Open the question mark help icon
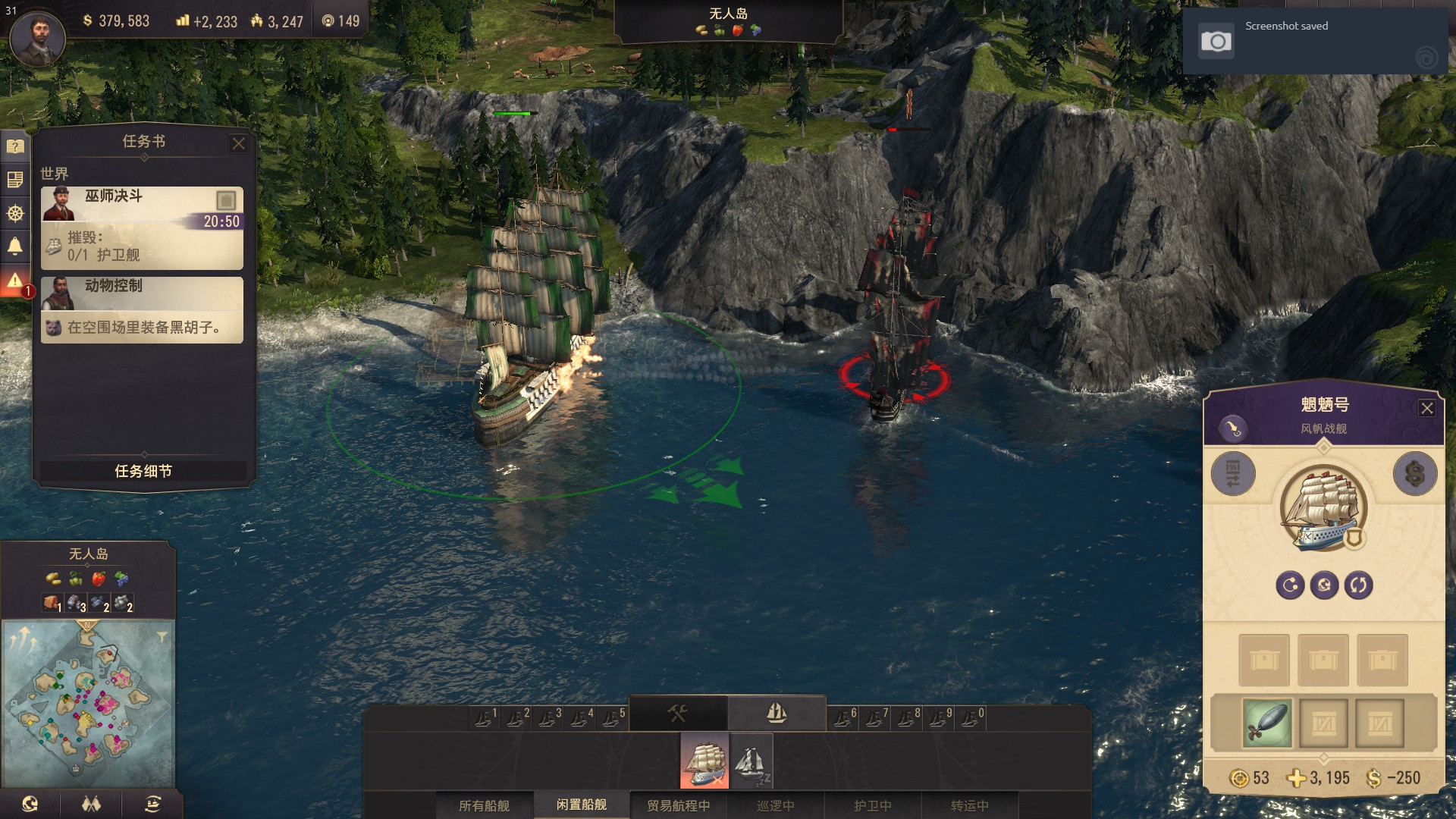1456x819 pixels. coord(15,146)
